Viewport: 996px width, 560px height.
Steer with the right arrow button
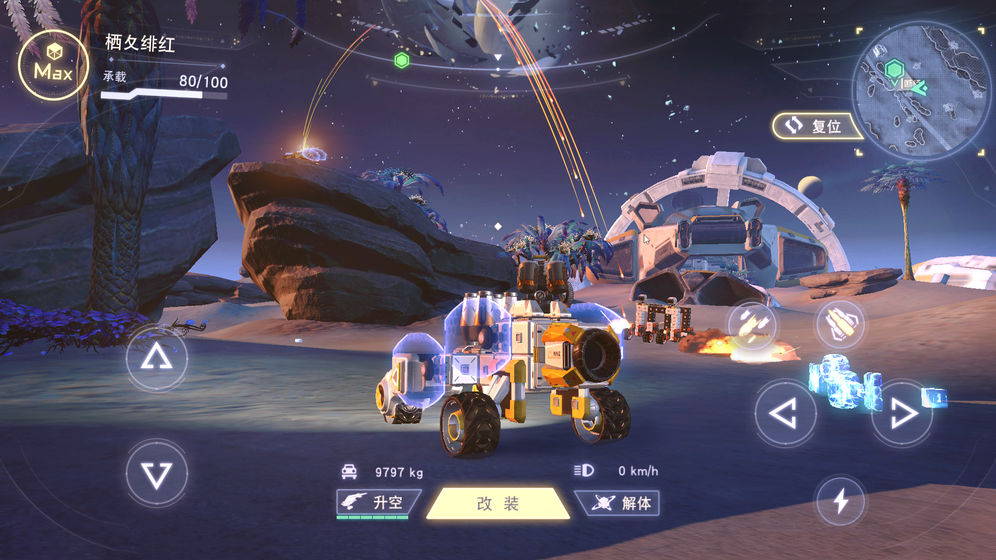click(901, 412)
